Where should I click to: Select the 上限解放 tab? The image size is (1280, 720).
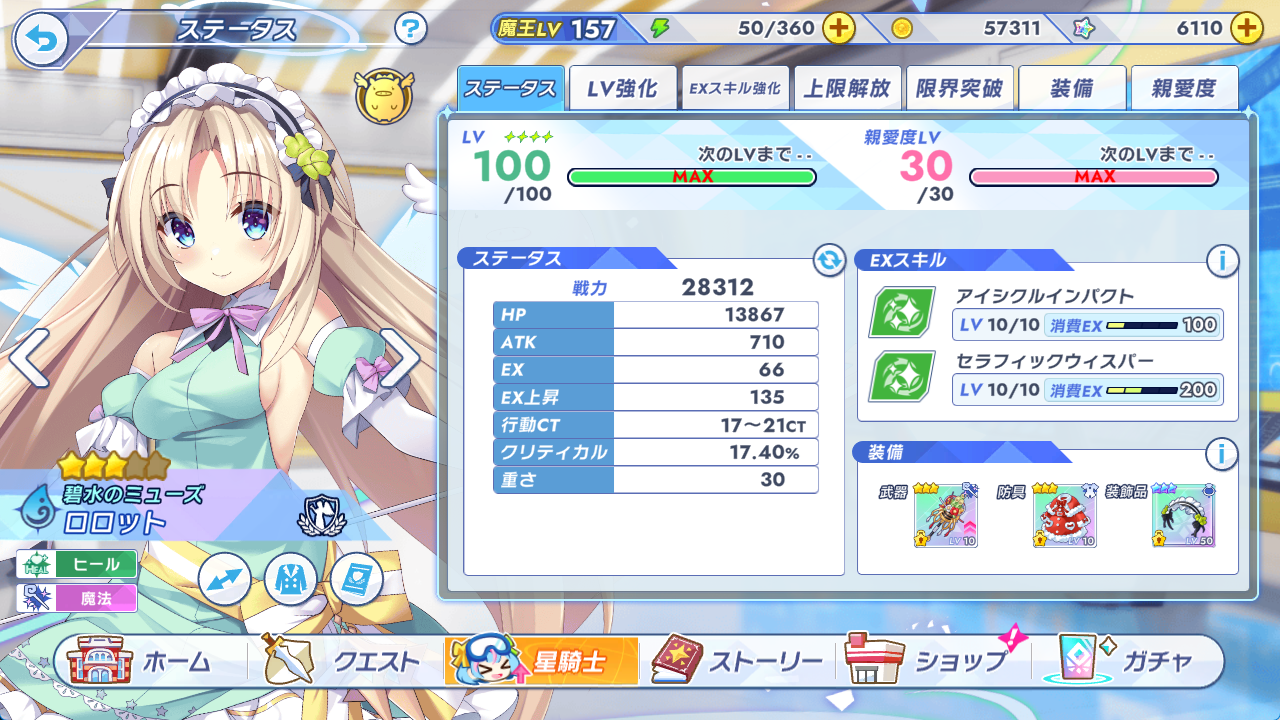847,89
